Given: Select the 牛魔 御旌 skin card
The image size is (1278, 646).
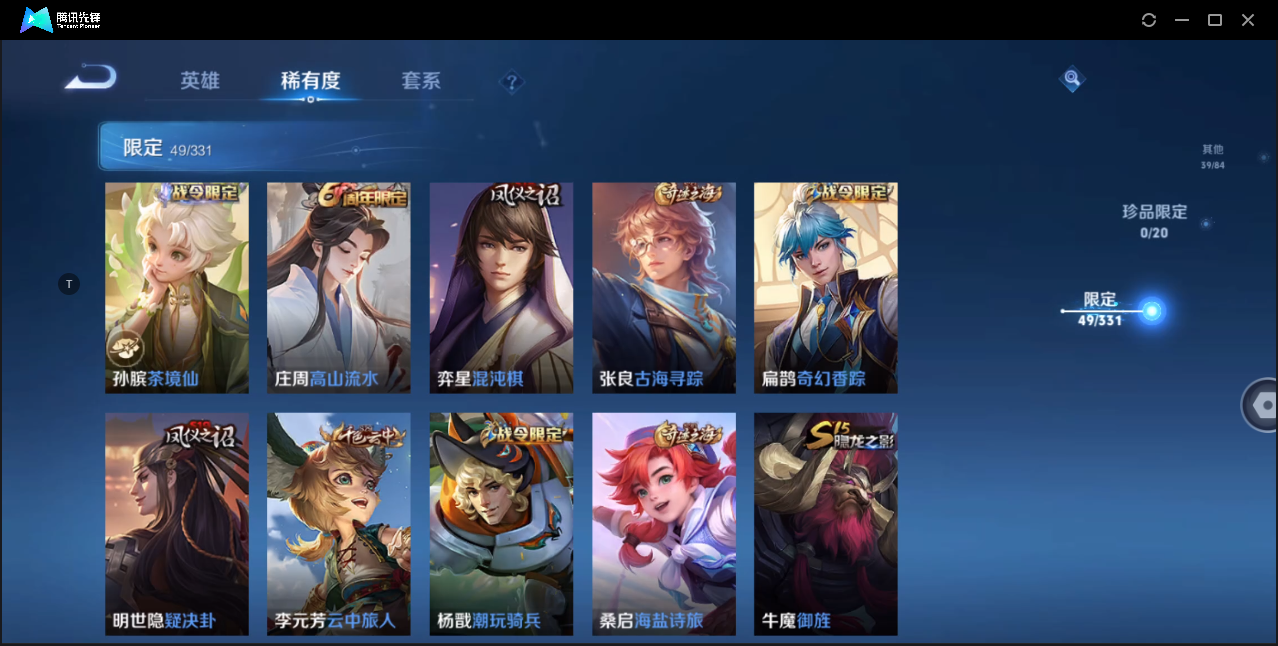Looking at the screenshot, I should [x=826, y=524].
